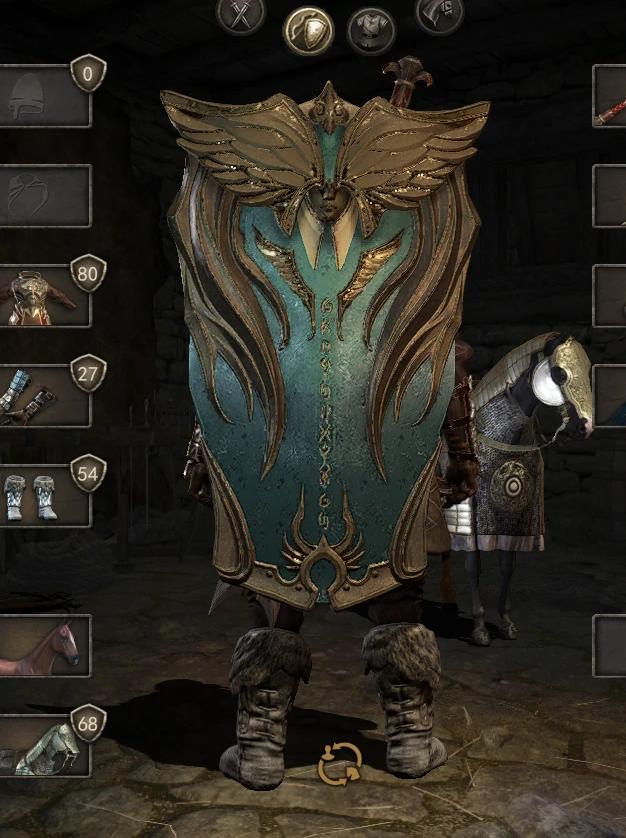Pick the equipped boots slot

coord(44,496)
